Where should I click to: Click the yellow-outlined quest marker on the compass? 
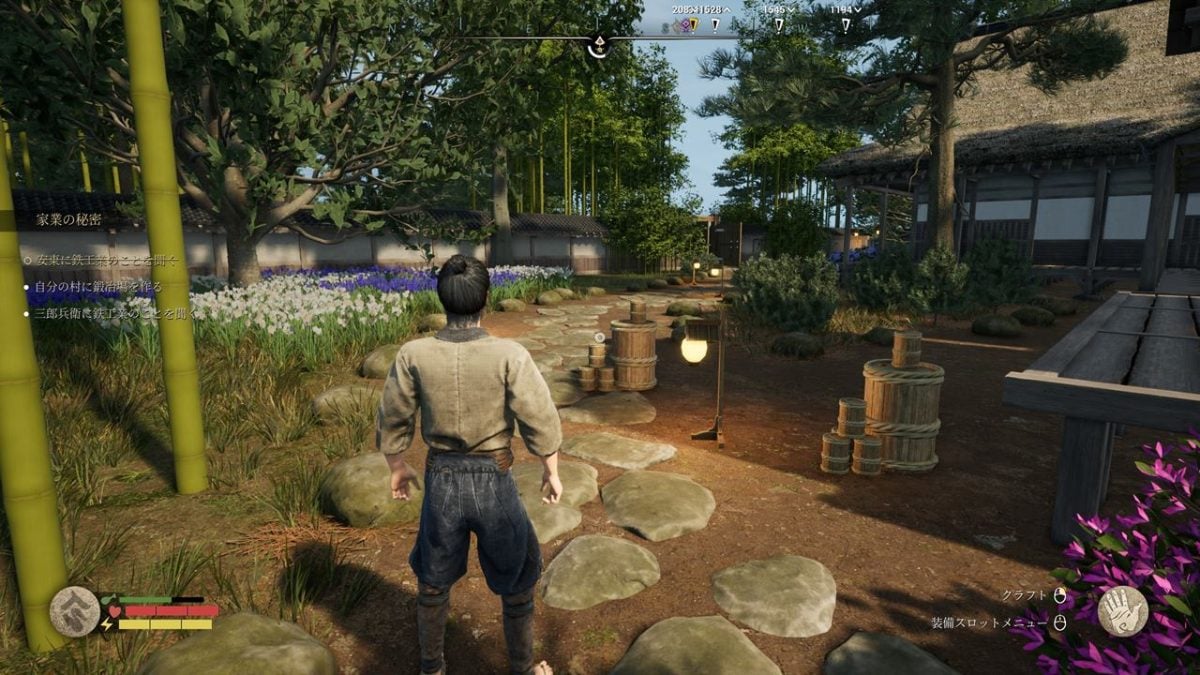tap(694, 25)
